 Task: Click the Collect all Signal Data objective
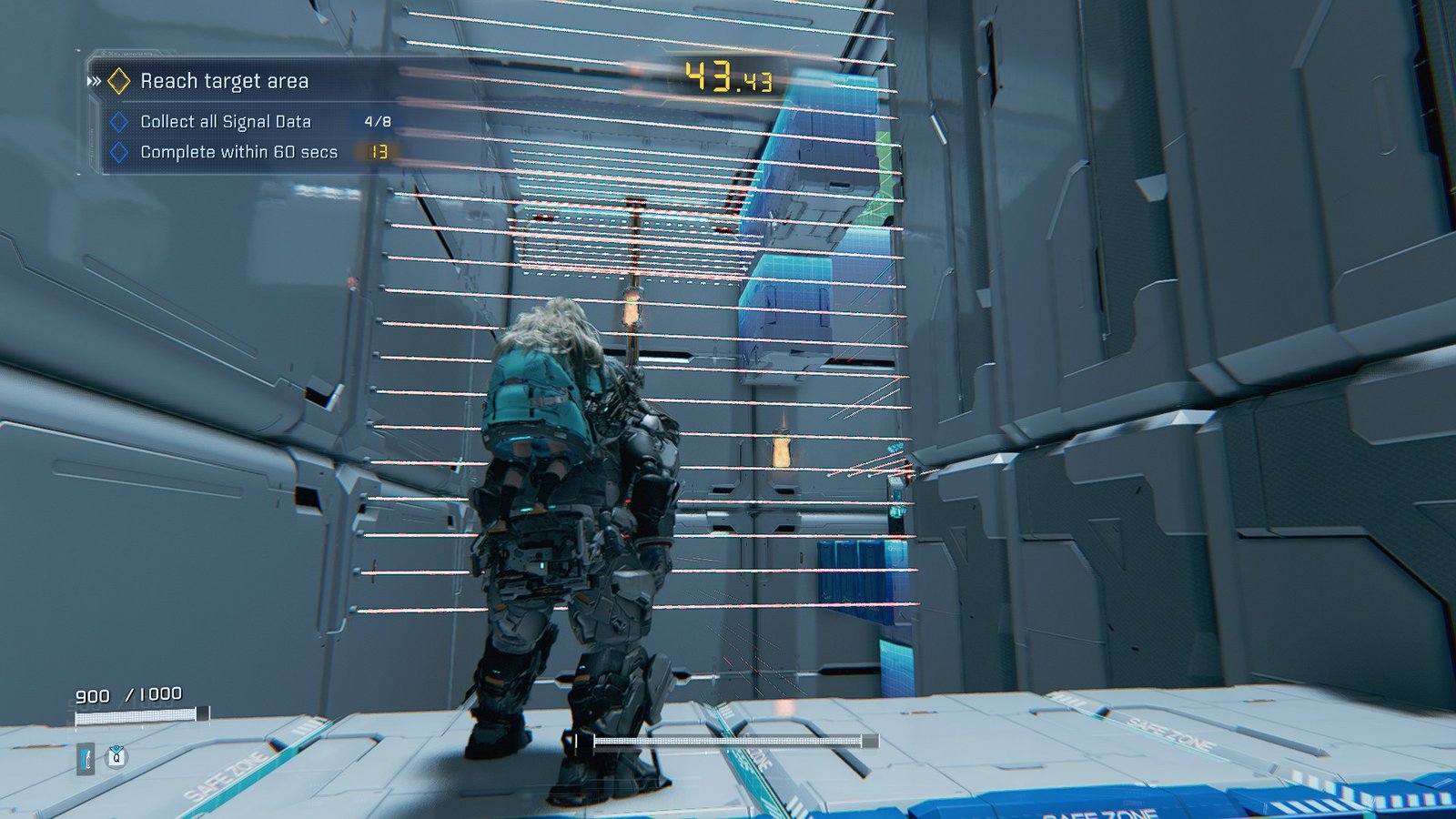[x=226, y=122]
